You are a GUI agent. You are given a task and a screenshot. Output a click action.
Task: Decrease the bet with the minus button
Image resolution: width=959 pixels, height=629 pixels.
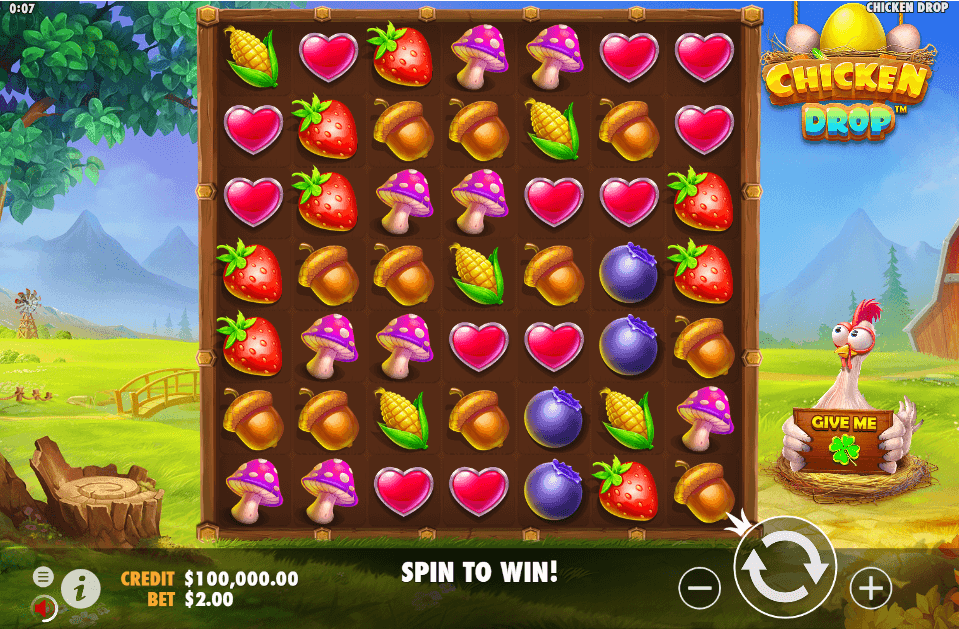click(x=699, y=588)
